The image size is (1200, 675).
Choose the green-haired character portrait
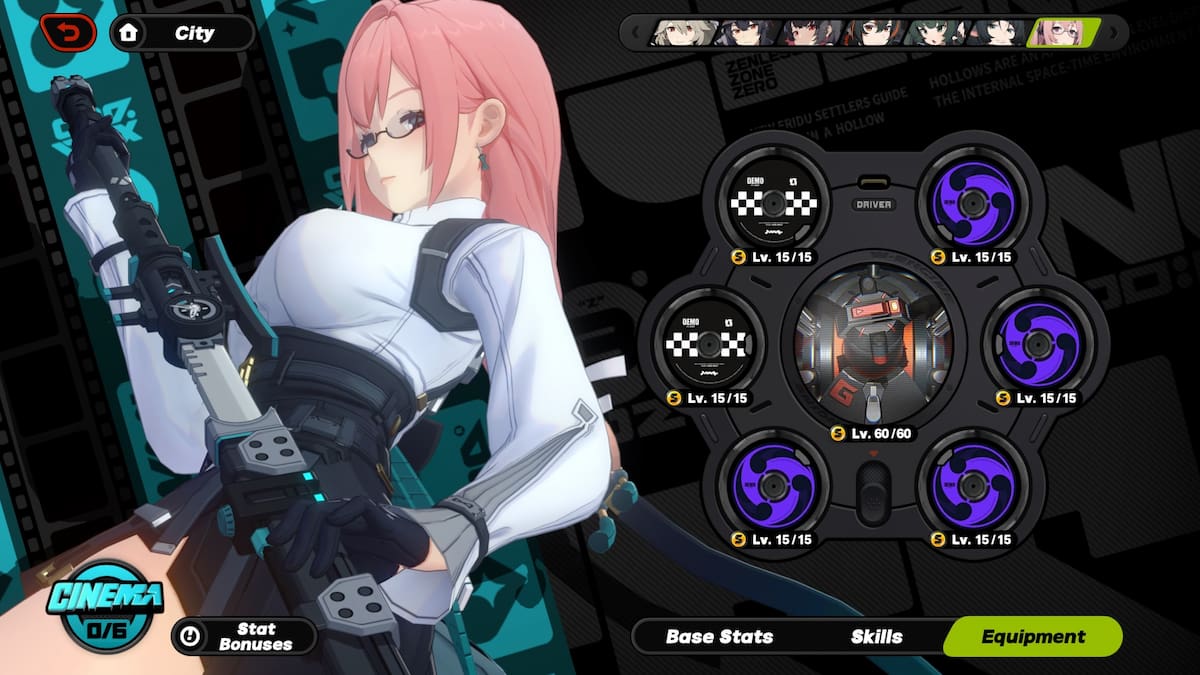(936, 33)
